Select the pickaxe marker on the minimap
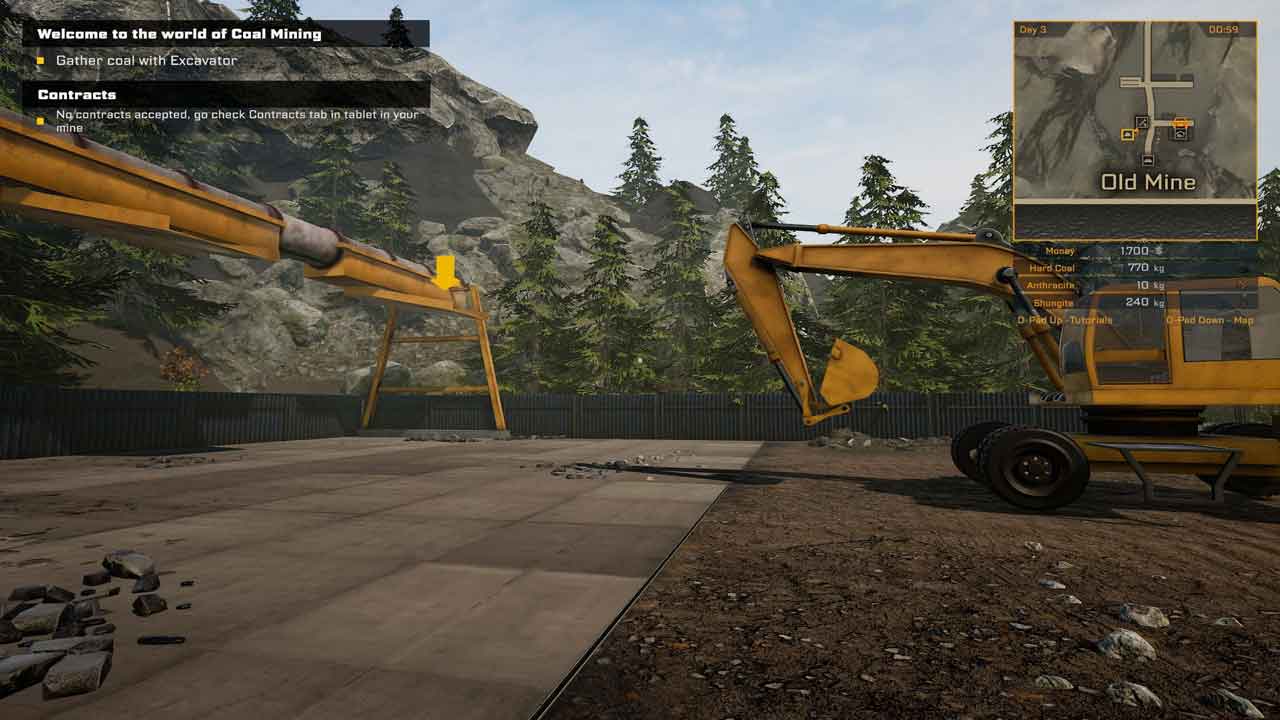1280x720 pixels. click(1142, 122)
